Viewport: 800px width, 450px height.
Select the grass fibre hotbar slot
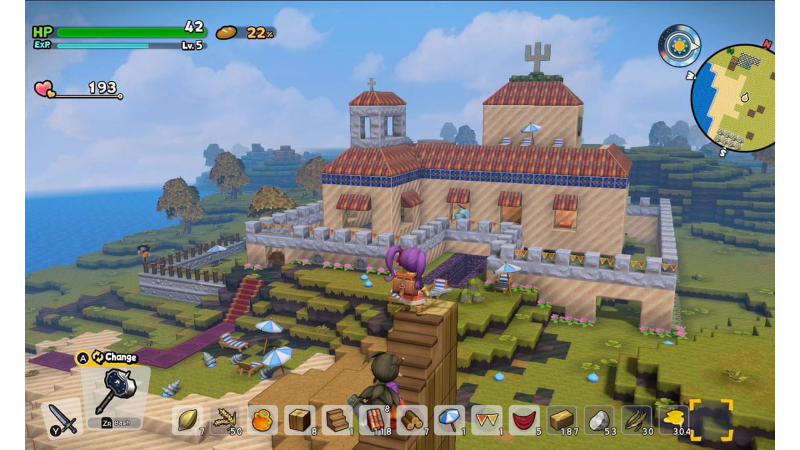(635, 419)
